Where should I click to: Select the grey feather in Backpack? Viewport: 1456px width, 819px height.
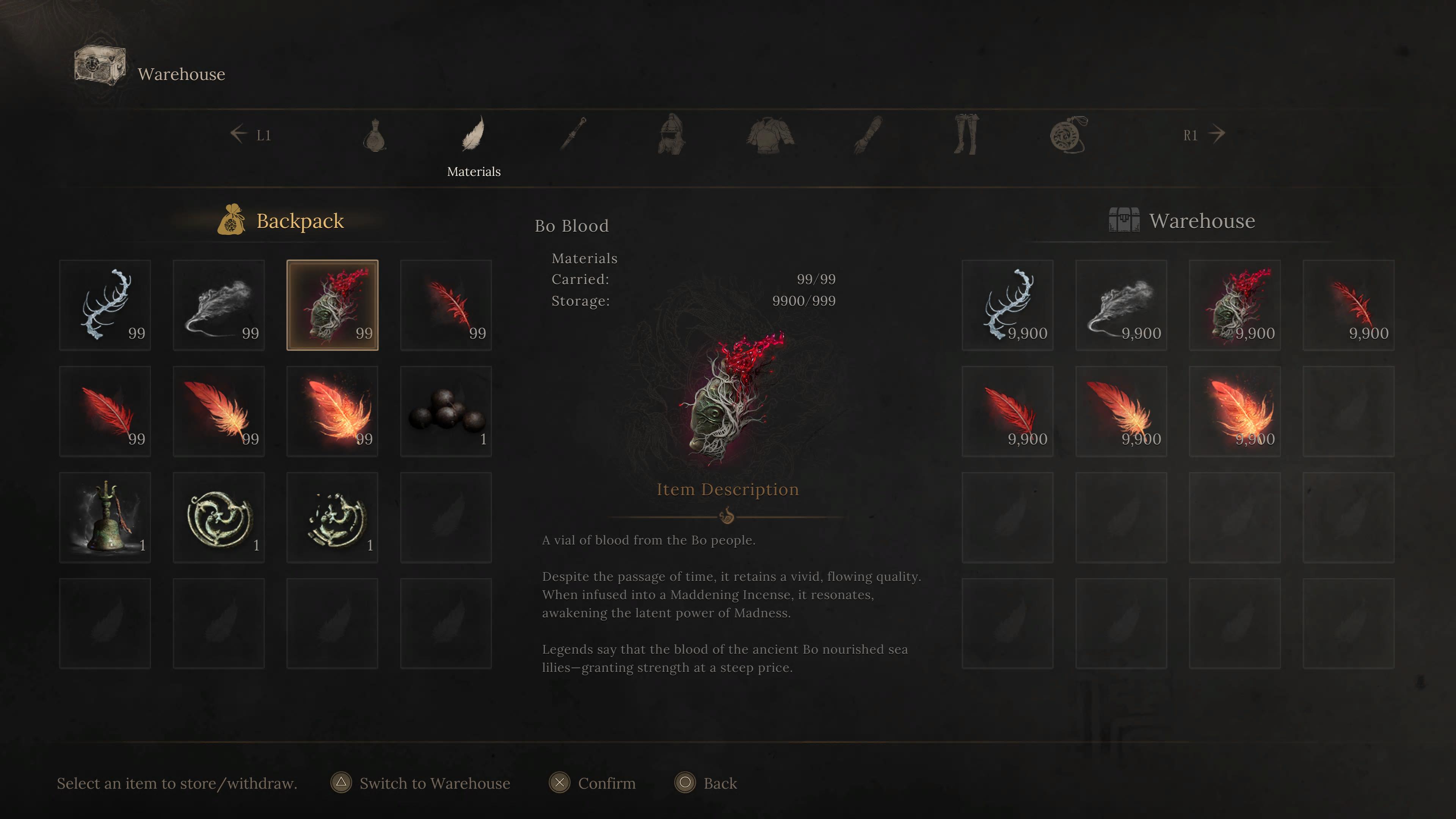[219, 305]
